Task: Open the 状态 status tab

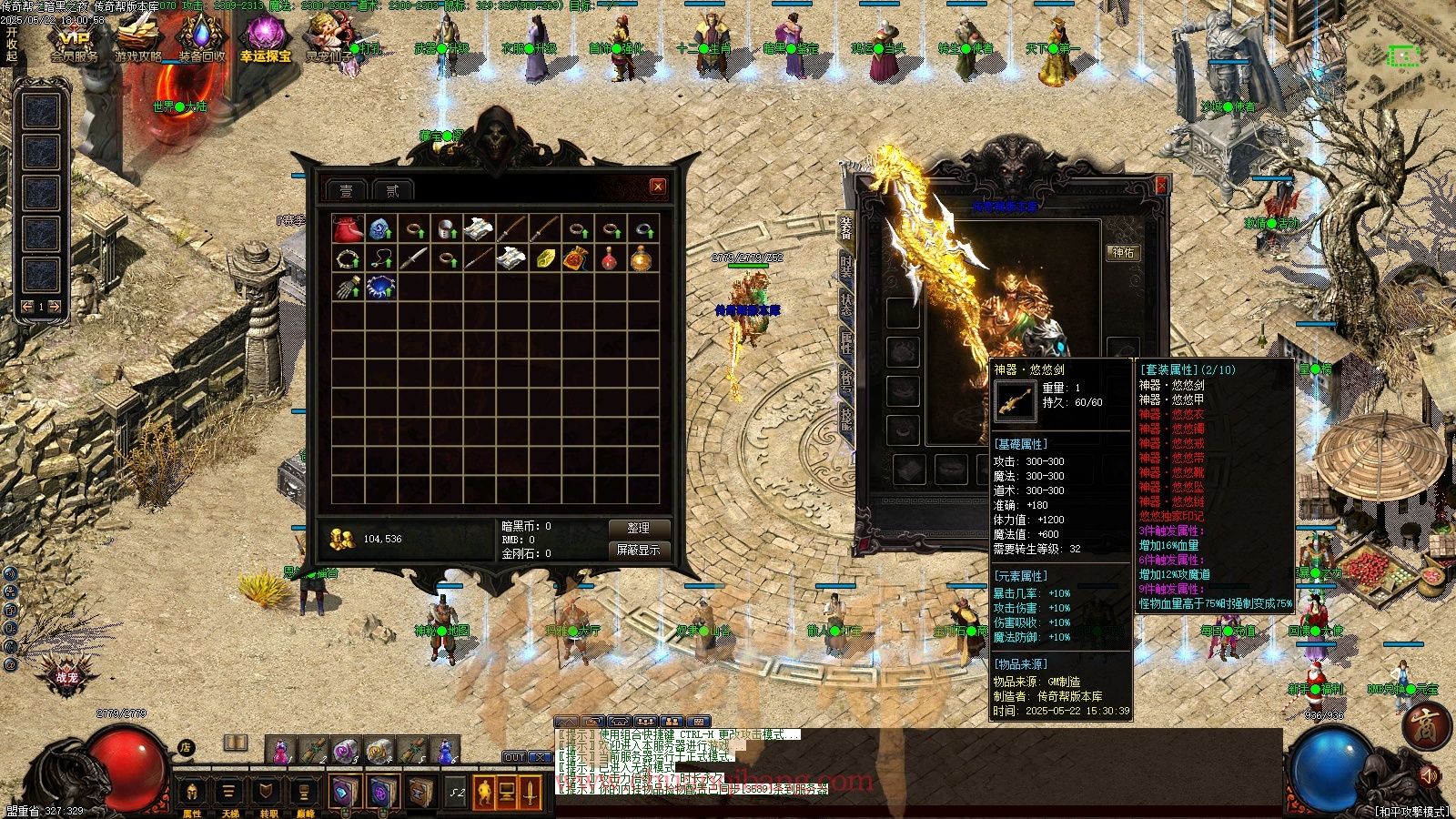Action: point(846,305)
